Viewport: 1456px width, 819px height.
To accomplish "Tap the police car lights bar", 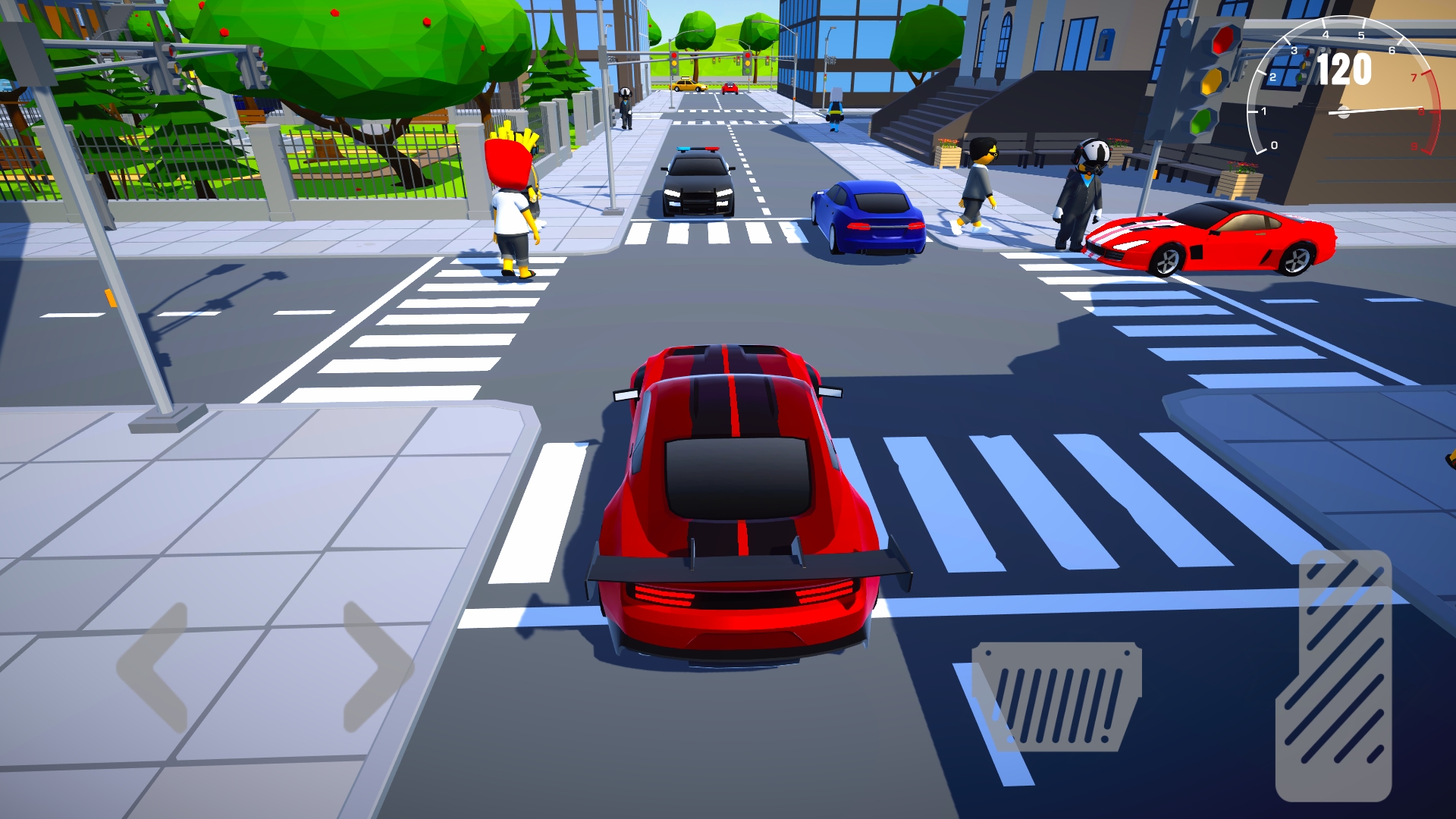I will tap(698, 150).
